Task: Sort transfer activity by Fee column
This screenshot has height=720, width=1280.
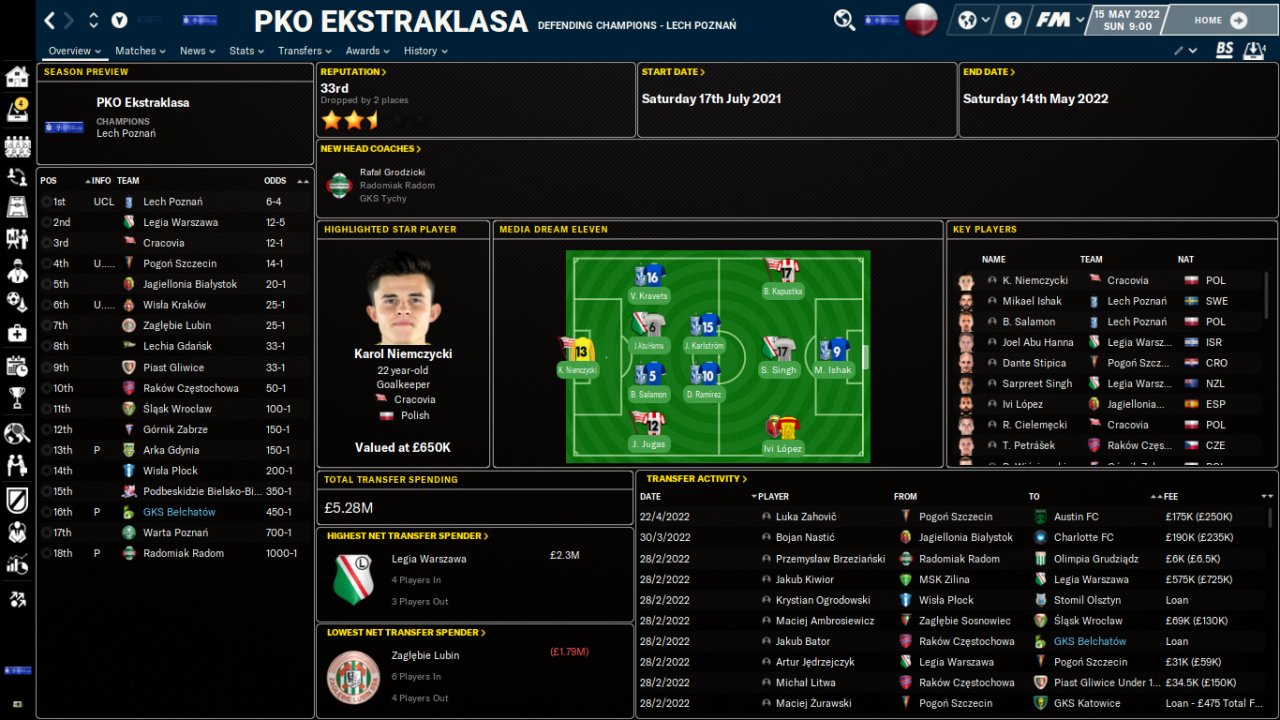Action: point(1170,496)
